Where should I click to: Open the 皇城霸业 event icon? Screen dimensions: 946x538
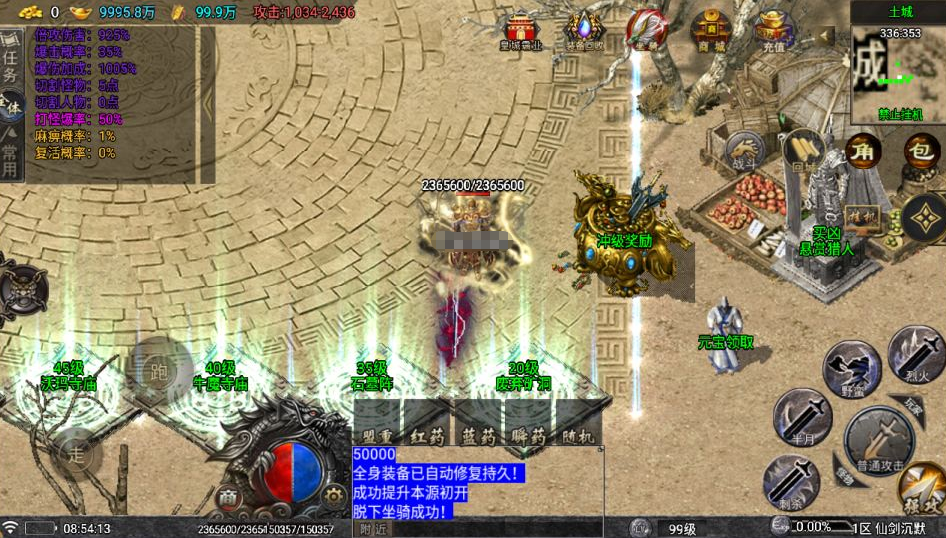519,29
